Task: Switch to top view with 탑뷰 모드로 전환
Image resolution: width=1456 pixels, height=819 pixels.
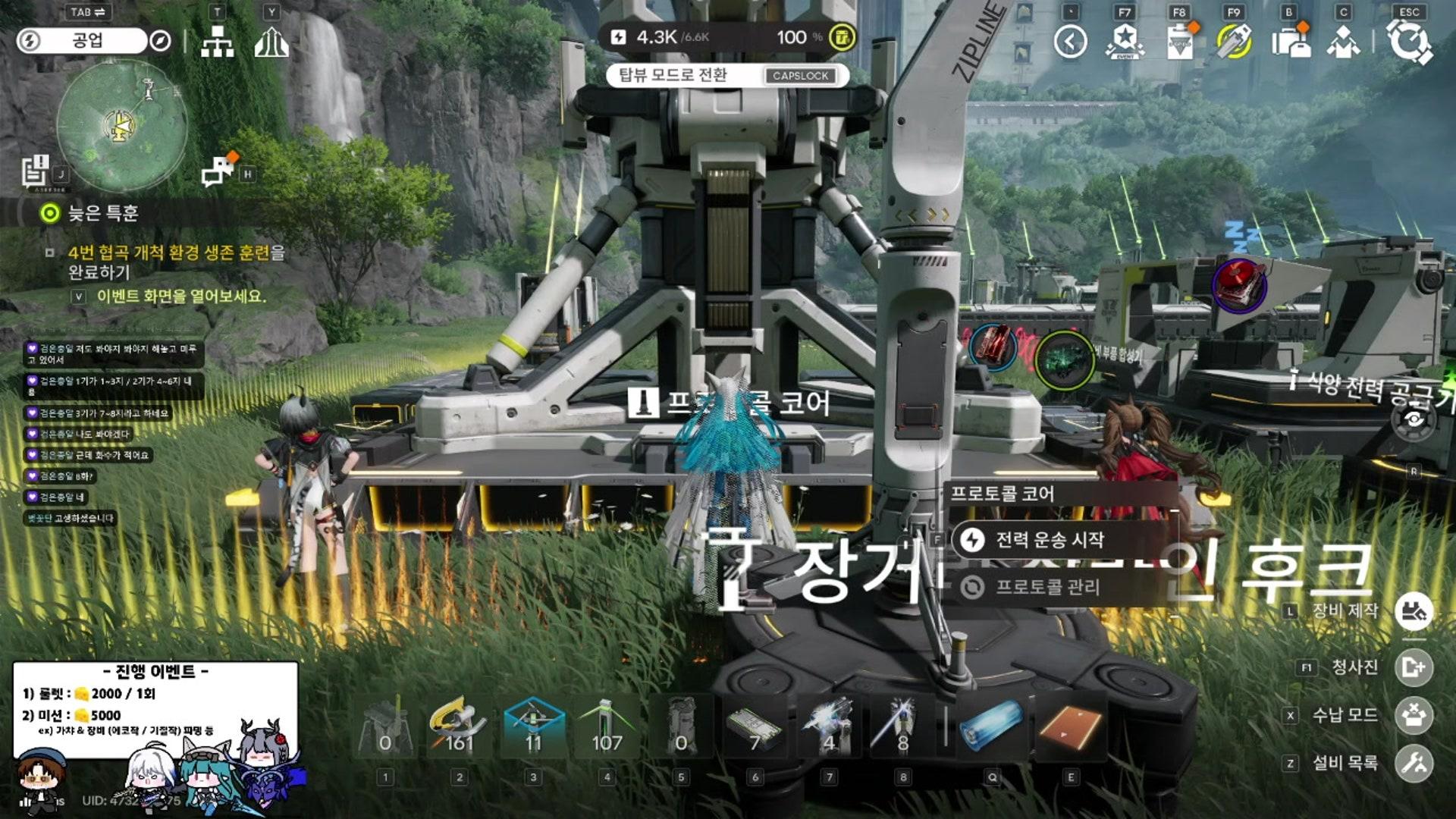Action: [x=726, y=75]
